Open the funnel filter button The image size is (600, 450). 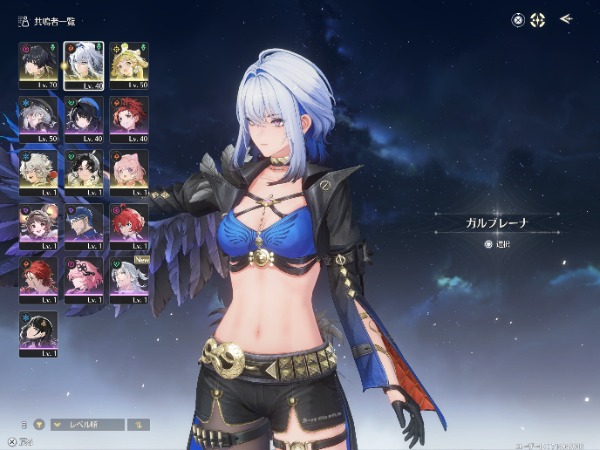[40, 424]
